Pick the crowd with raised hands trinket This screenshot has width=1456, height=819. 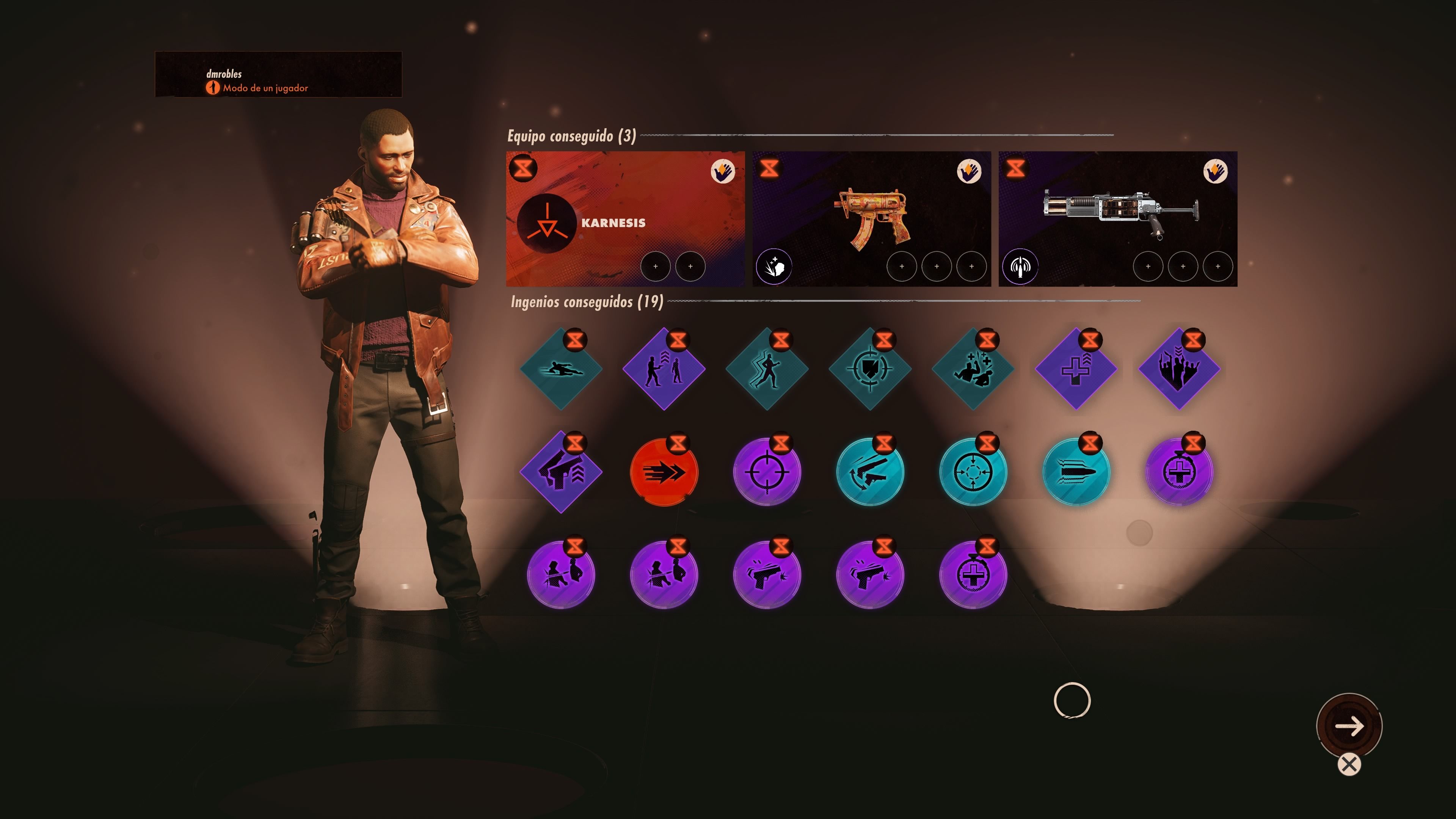(x=1179, y=369)
